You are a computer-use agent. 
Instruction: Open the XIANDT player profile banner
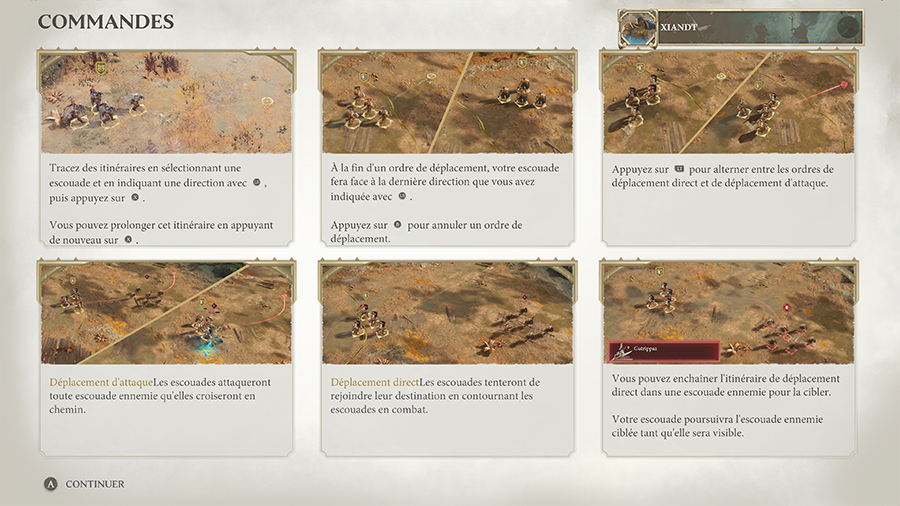(740, 28)
